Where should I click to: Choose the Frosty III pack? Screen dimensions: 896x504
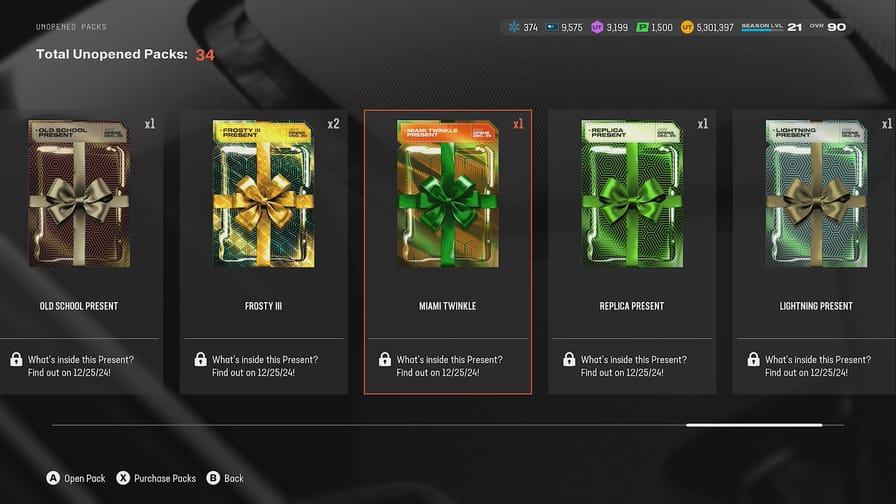(264, 195)
